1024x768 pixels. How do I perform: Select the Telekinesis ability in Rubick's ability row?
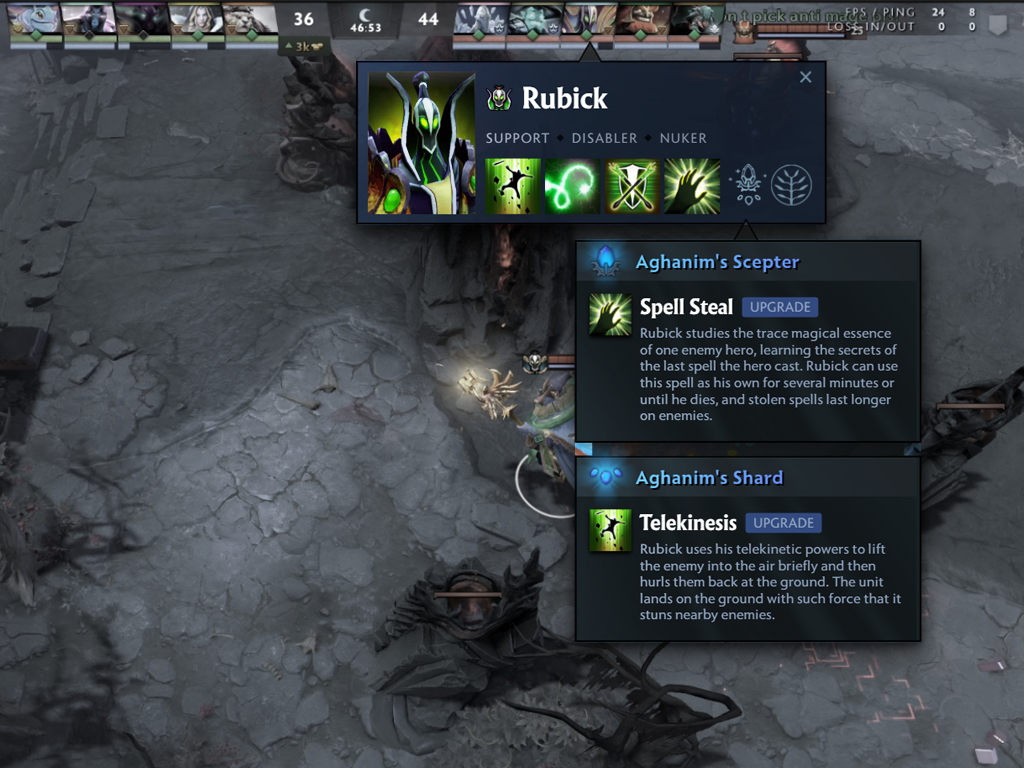click(513, 186)
